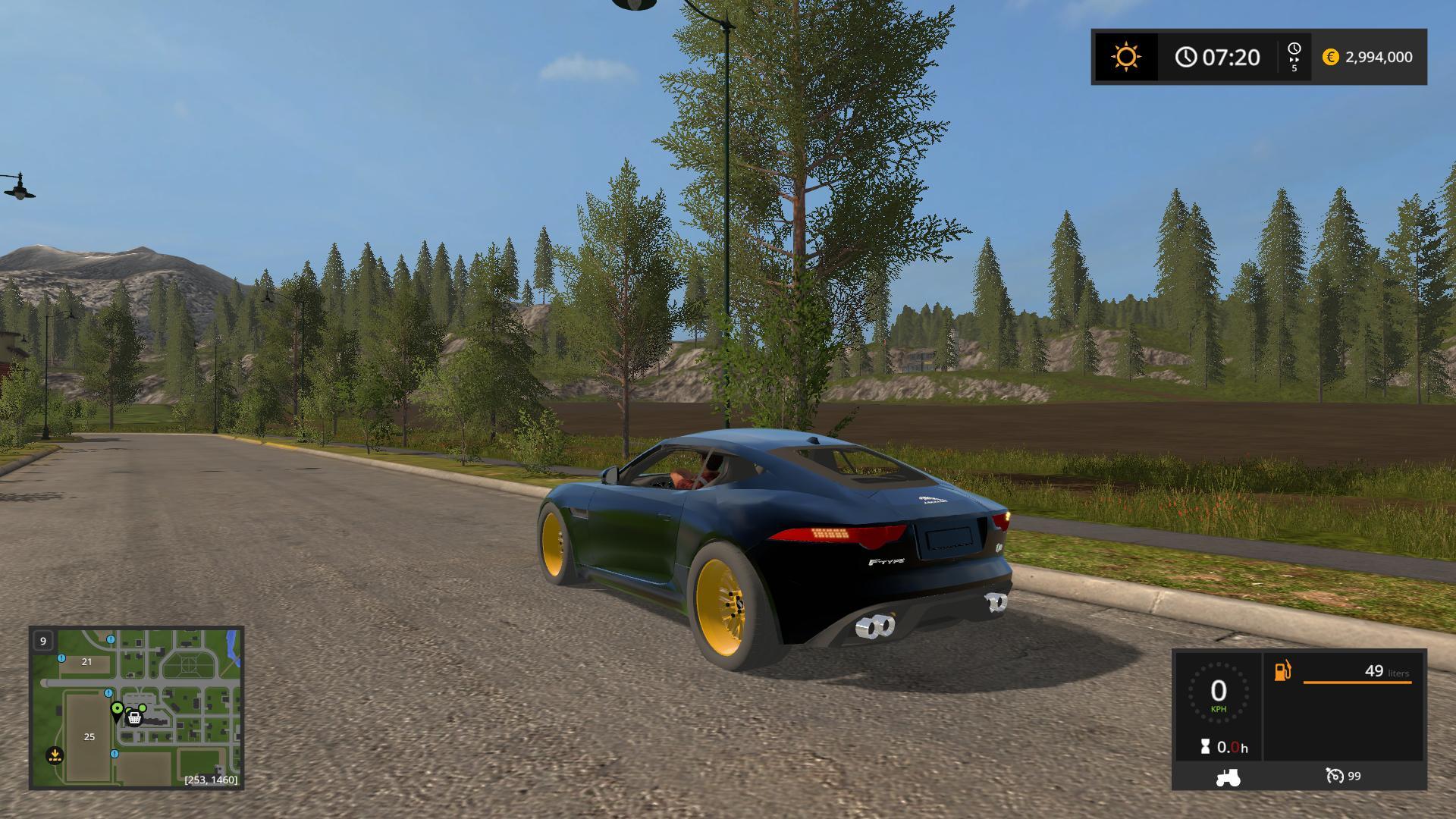Click field 25 on the minimap
Viewport: 1456px width, 819px height.
[89, 736]
